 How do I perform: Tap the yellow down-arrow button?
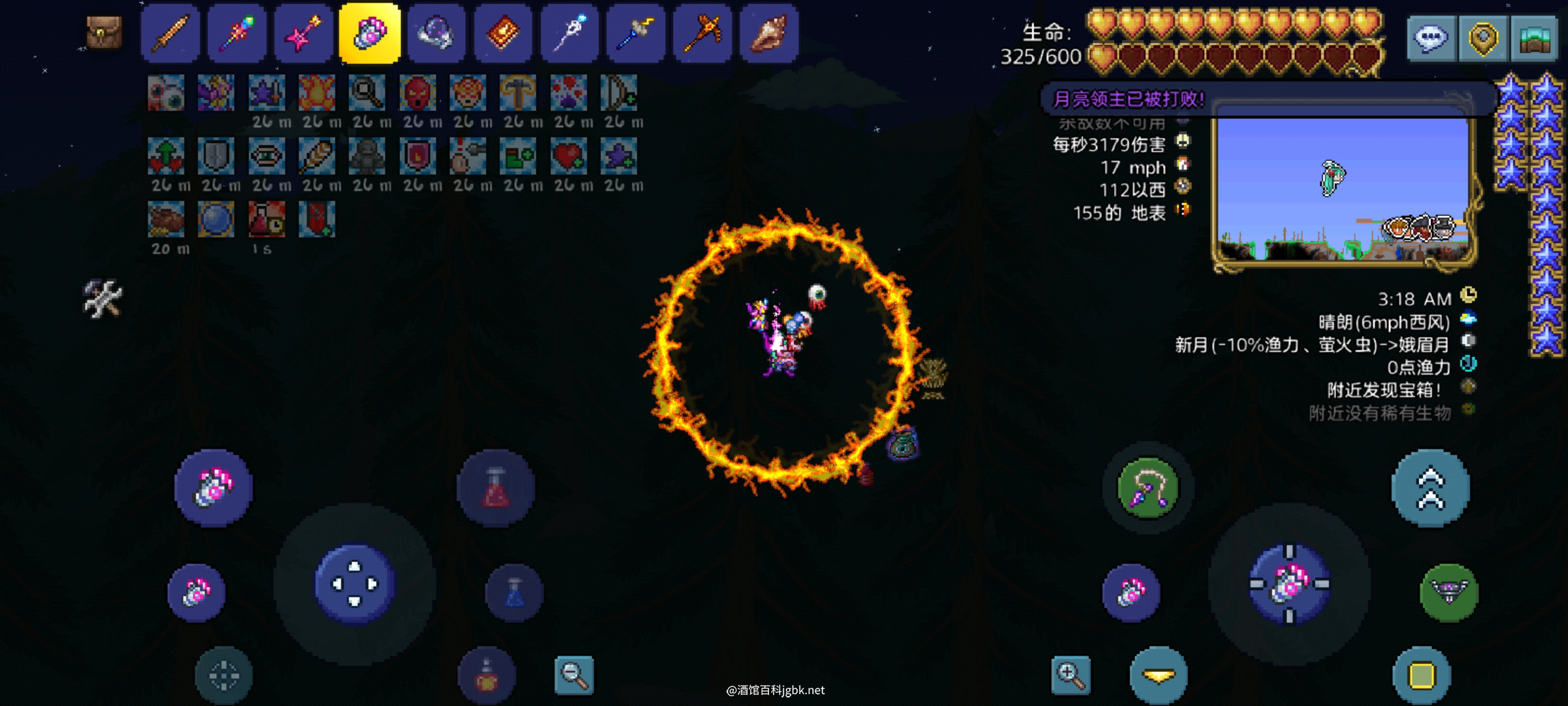[x=1158, y=676]
